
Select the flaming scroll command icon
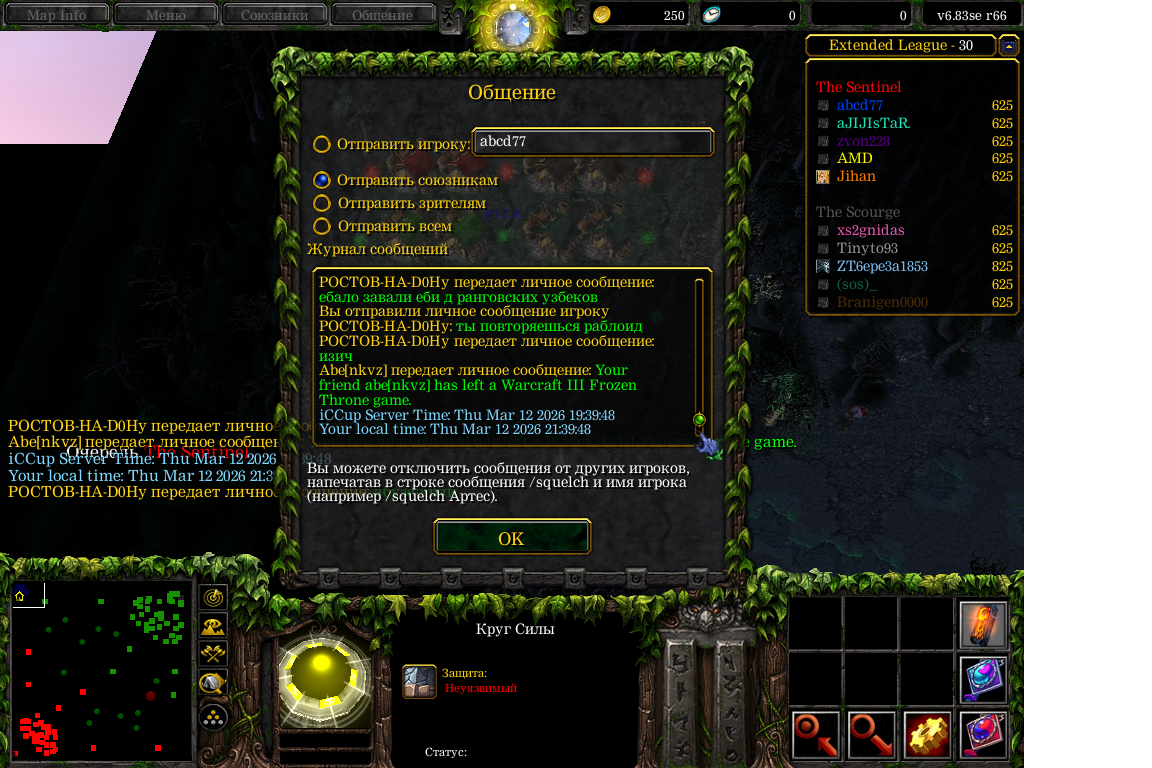point(983,624)
